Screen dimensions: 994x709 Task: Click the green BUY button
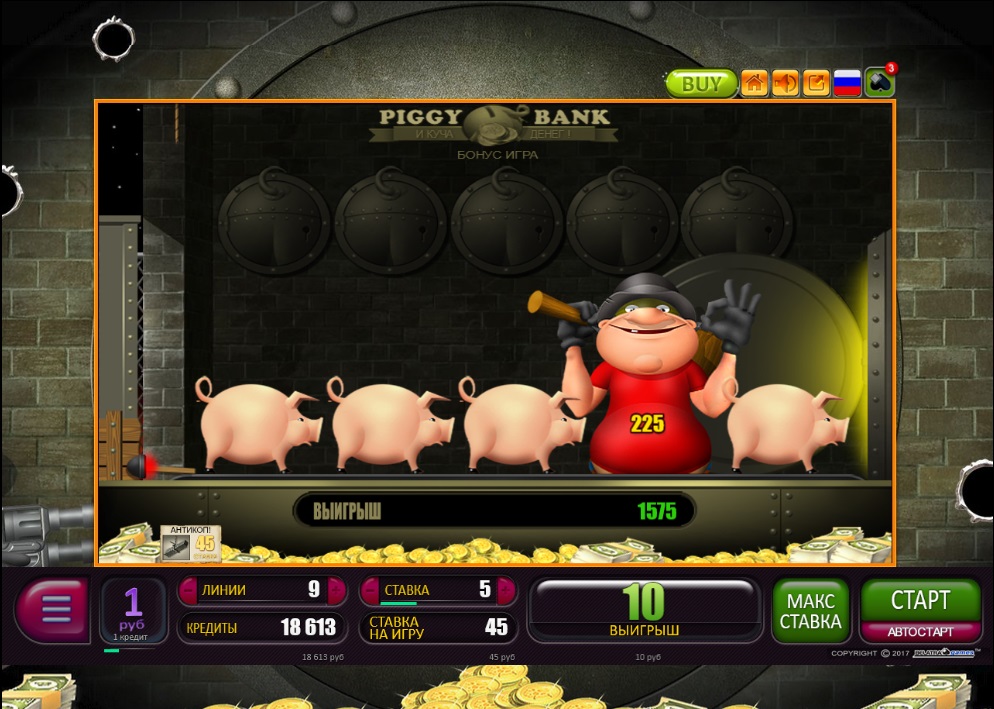click(701, 83)
